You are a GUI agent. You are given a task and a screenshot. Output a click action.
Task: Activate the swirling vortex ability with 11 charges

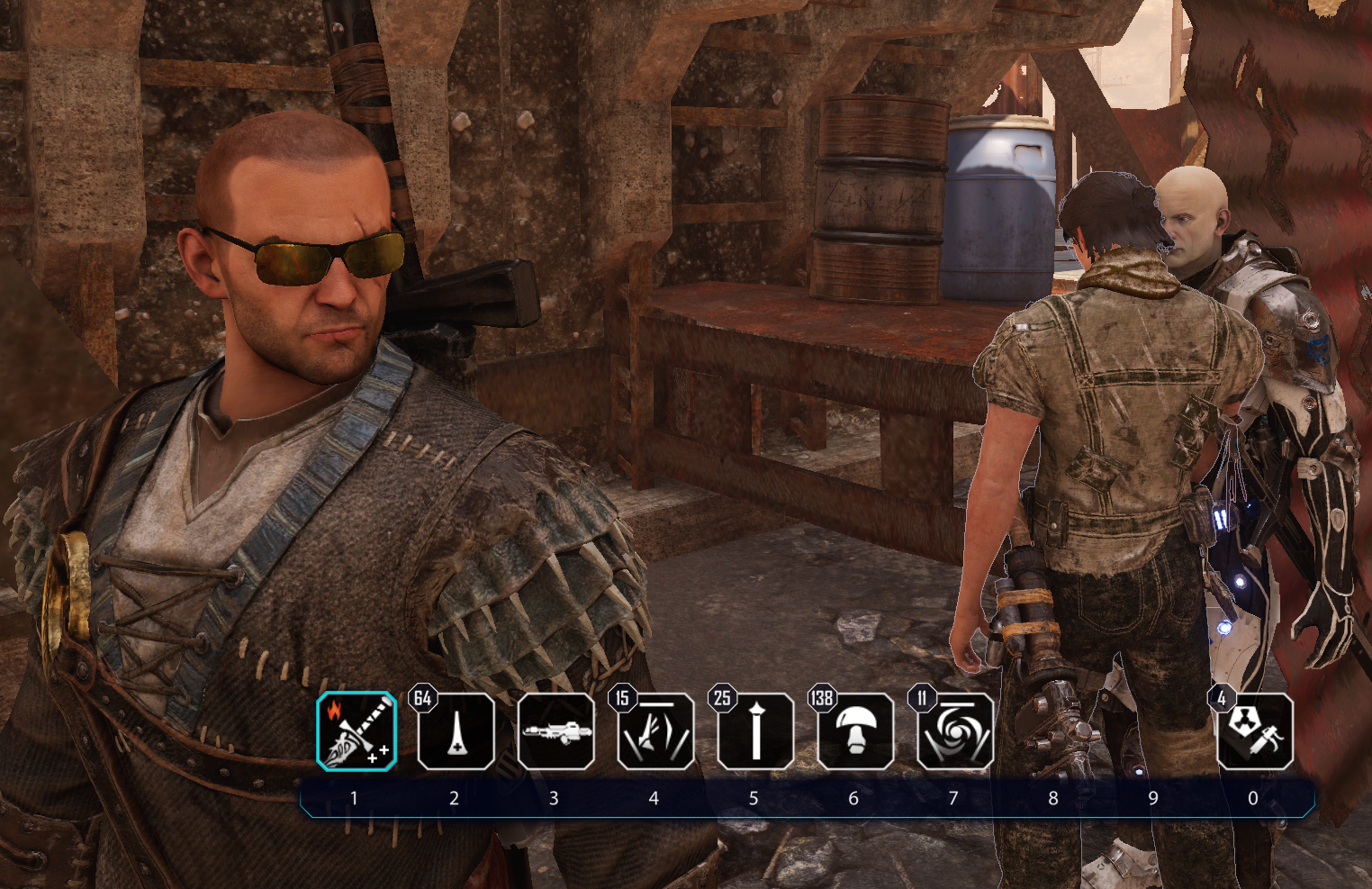tap(955, 731)
